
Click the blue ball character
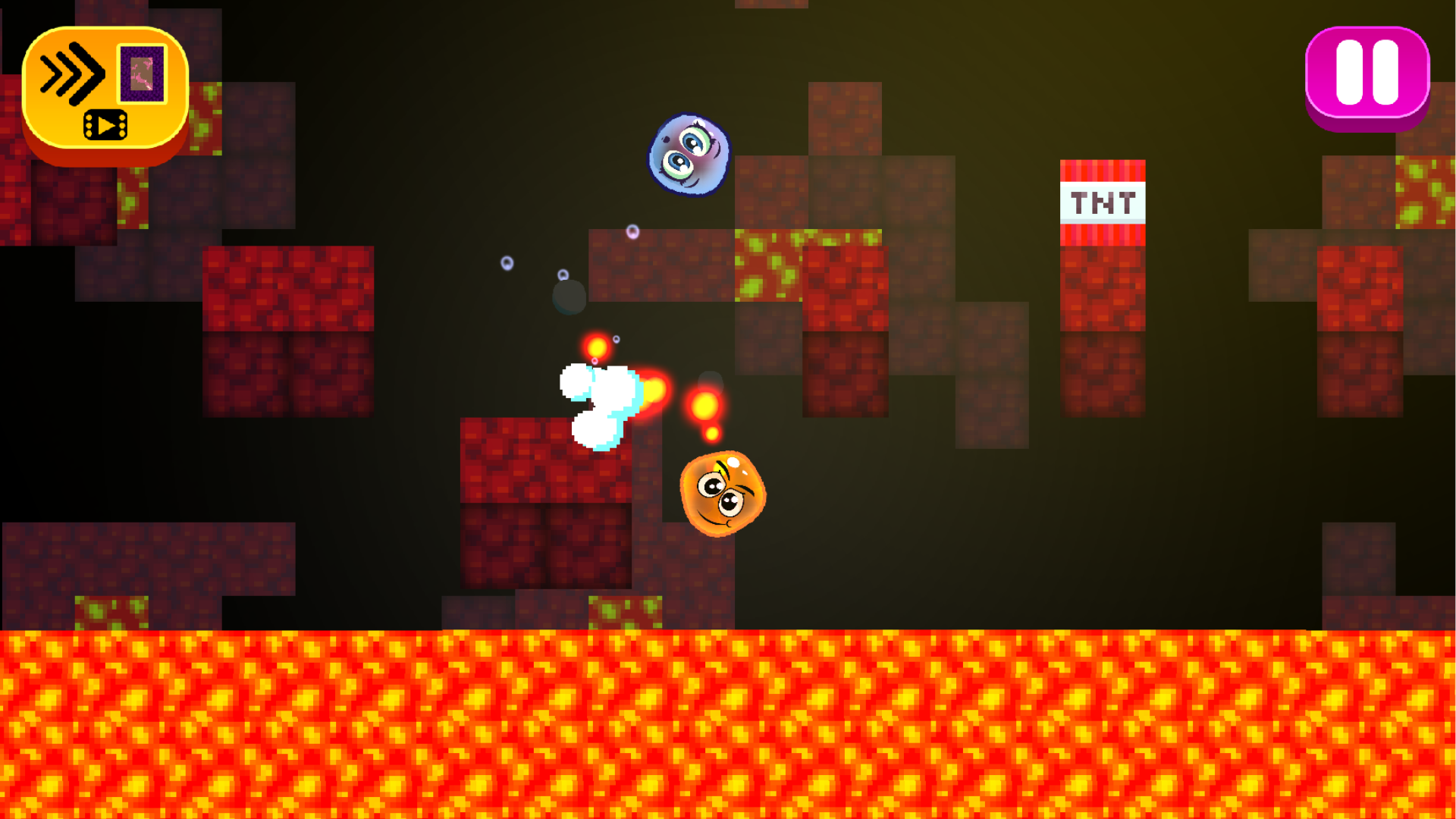[x=689, y=155]
